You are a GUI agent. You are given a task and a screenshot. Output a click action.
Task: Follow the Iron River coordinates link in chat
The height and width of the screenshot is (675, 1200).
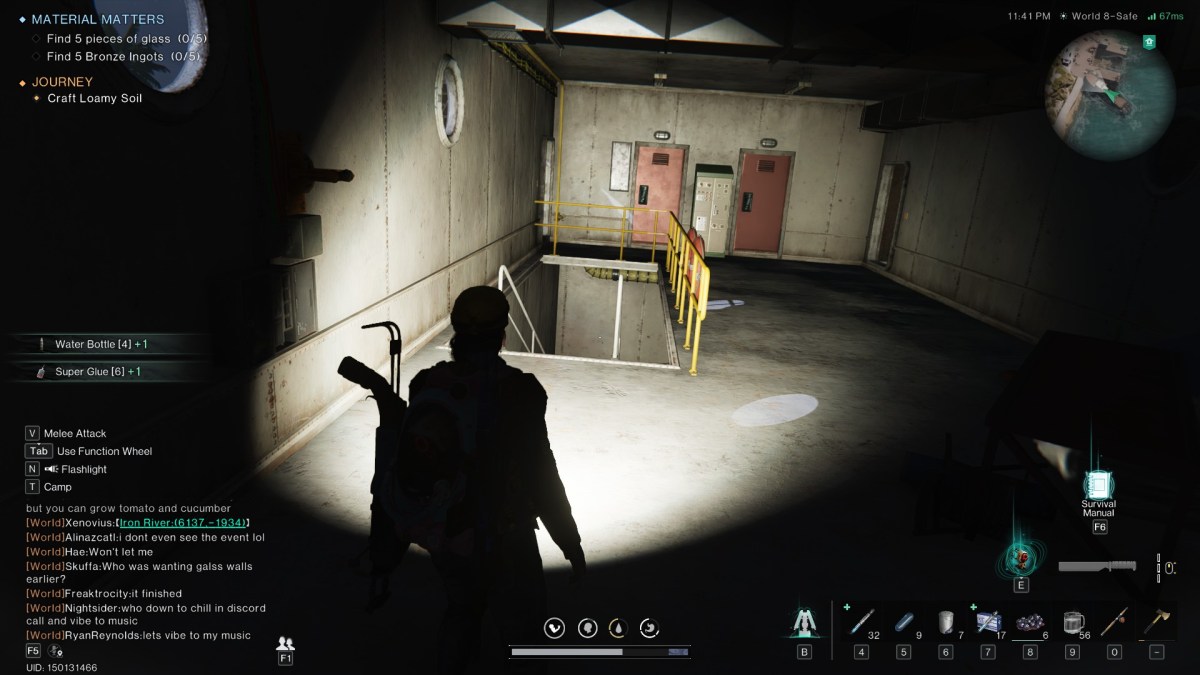point(183,522)
